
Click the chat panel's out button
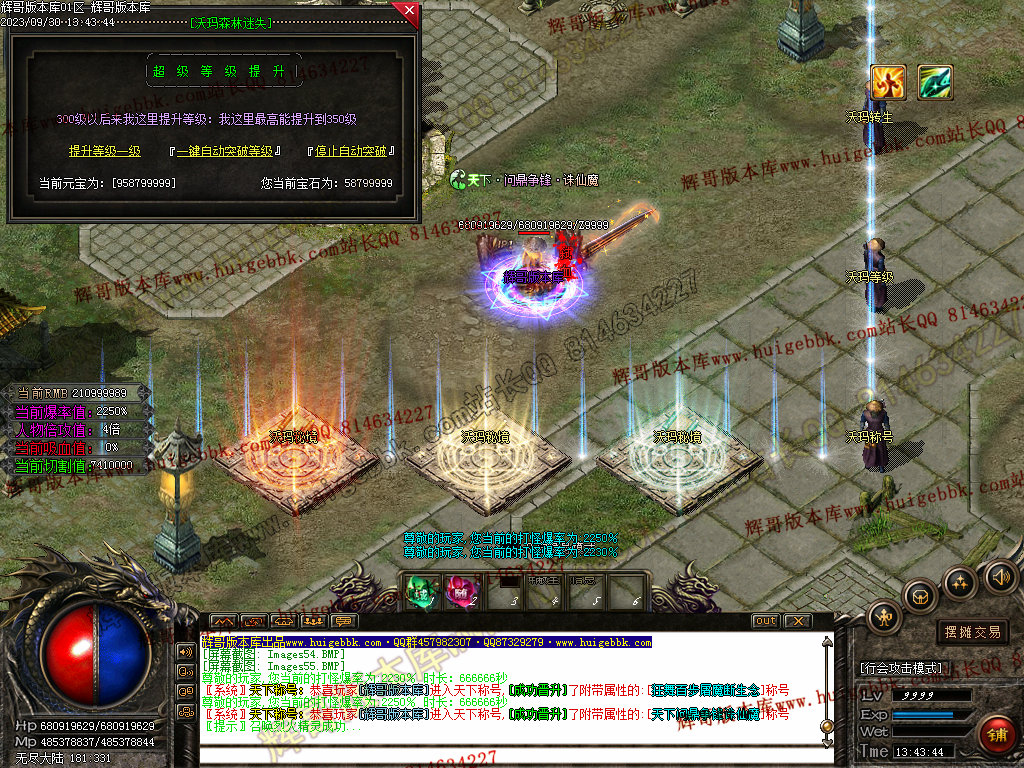[765, 621]
